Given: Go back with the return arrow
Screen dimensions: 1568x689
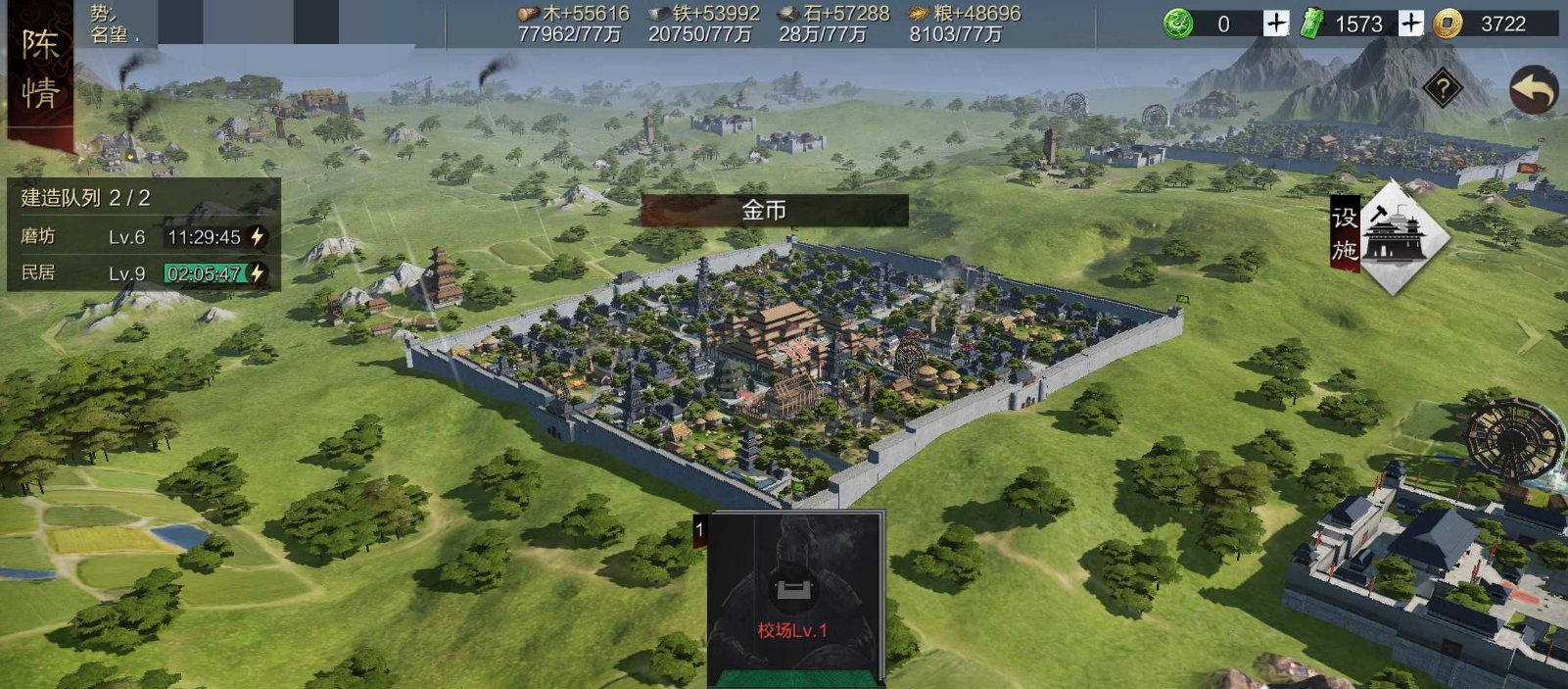Looking at the screenshot, I should (x=1533, y=90).
